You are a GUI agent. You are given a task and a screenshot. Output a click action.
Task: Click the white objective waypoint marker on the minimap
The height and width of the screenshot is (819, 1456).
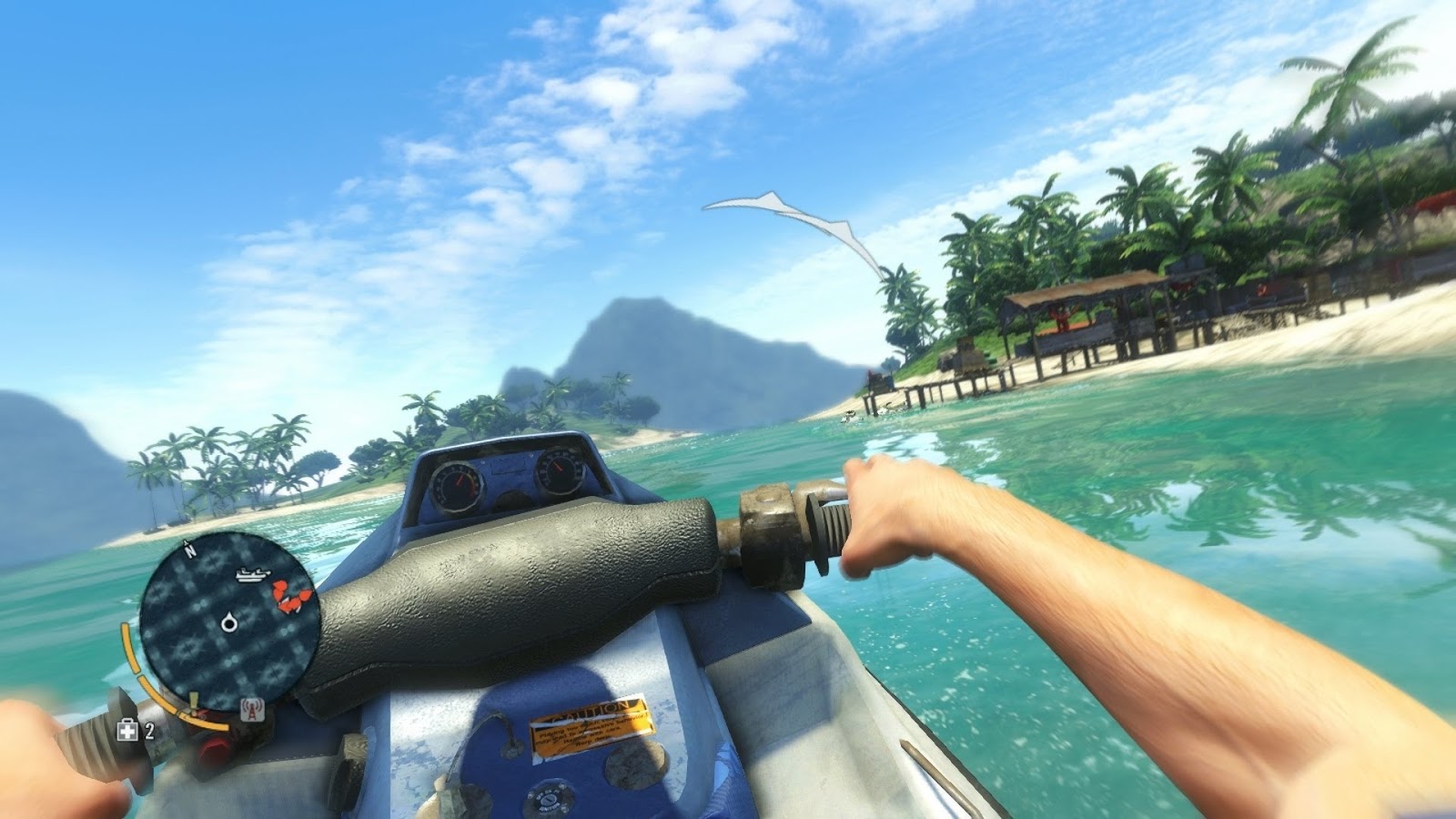(229, 622)
